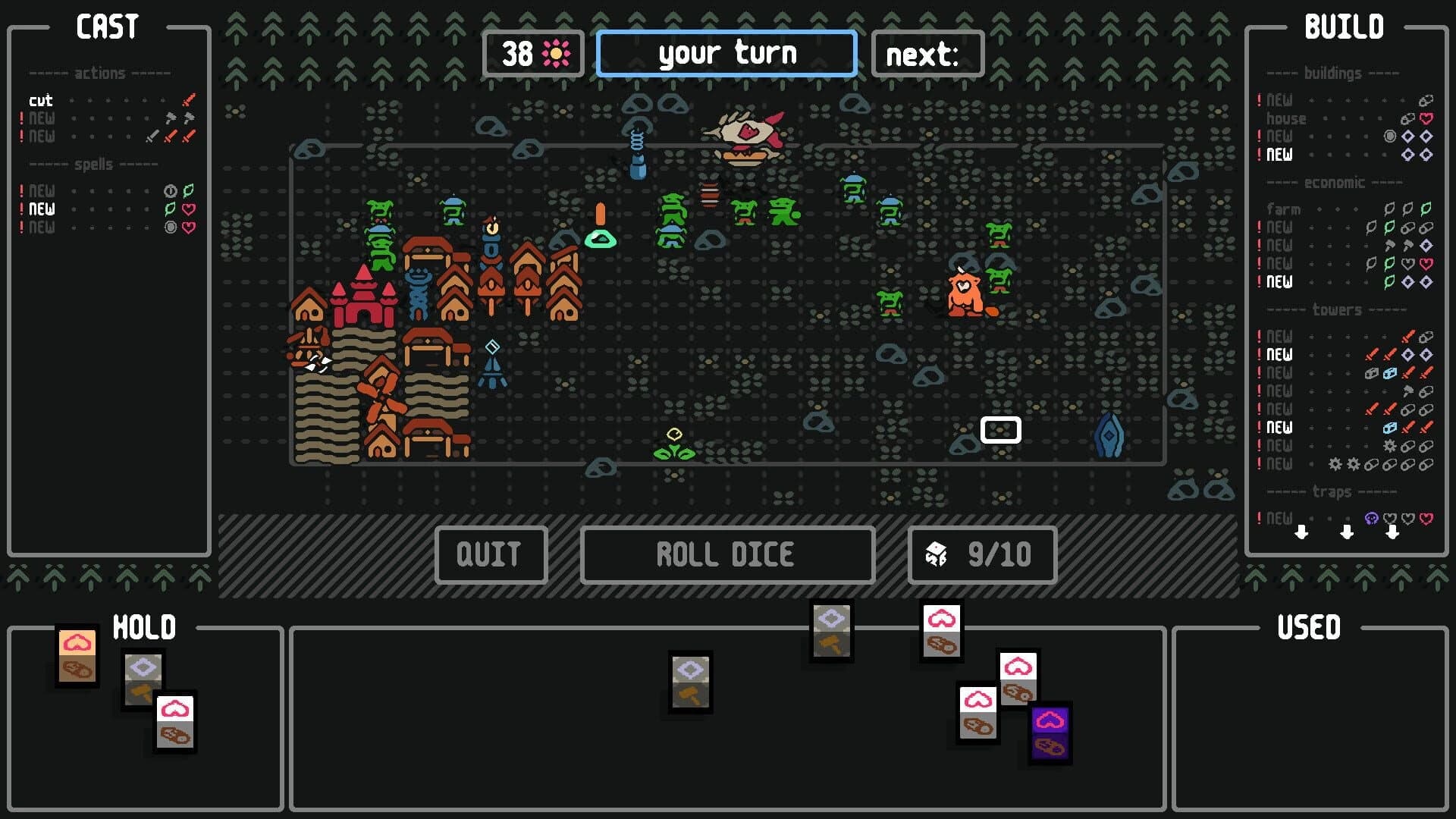Select the hammer dice card in the play area

click(689, 681)
